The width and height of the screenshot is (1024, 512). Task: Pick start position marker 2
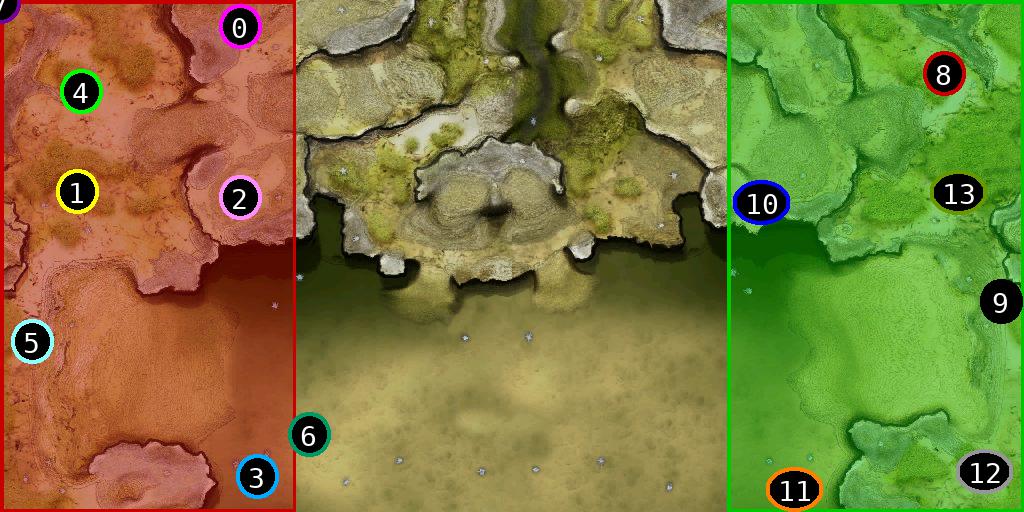coord(239,197)
